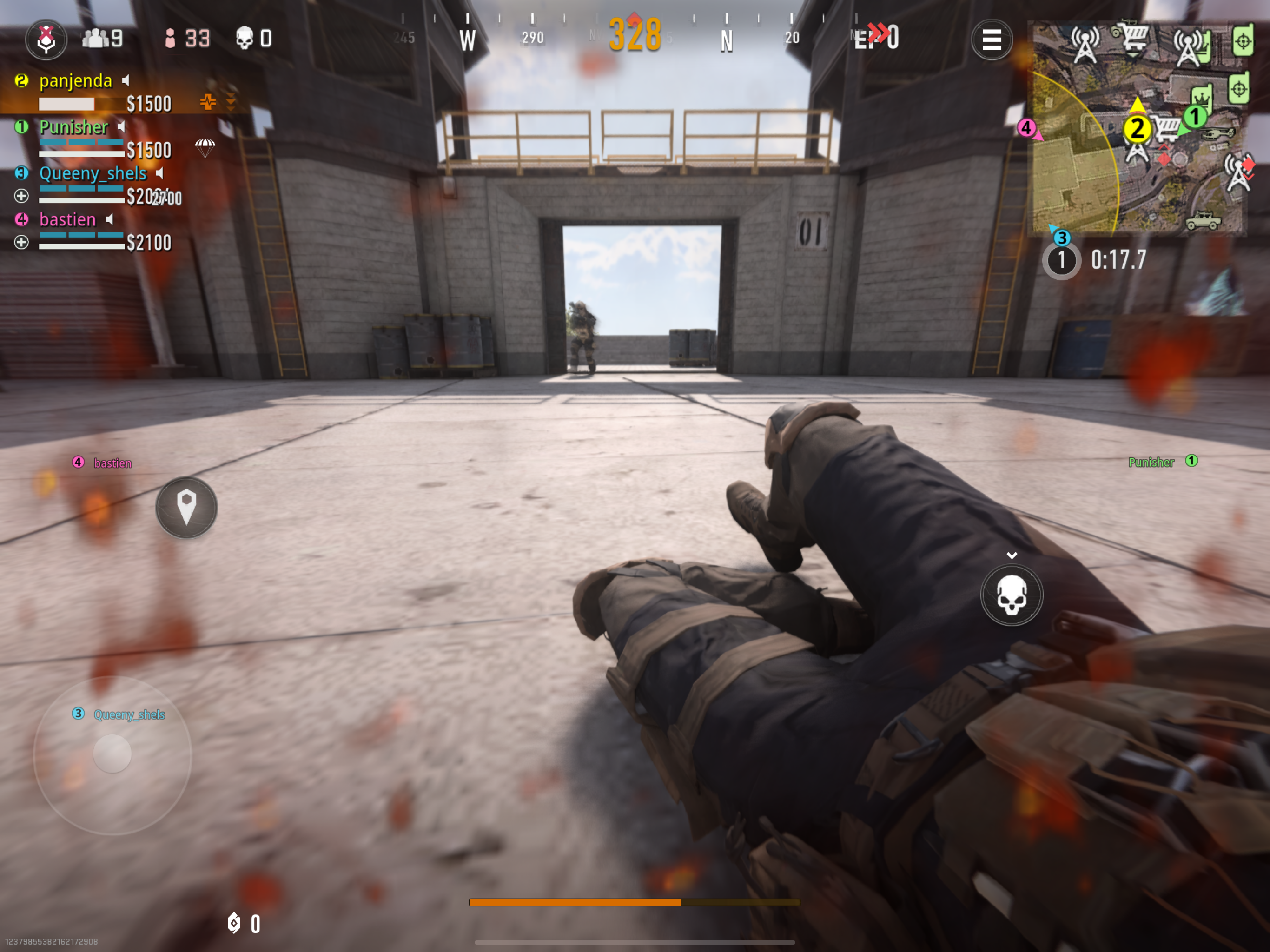
Task: Open the hamburger menu
Action: [x=992, y=40]
